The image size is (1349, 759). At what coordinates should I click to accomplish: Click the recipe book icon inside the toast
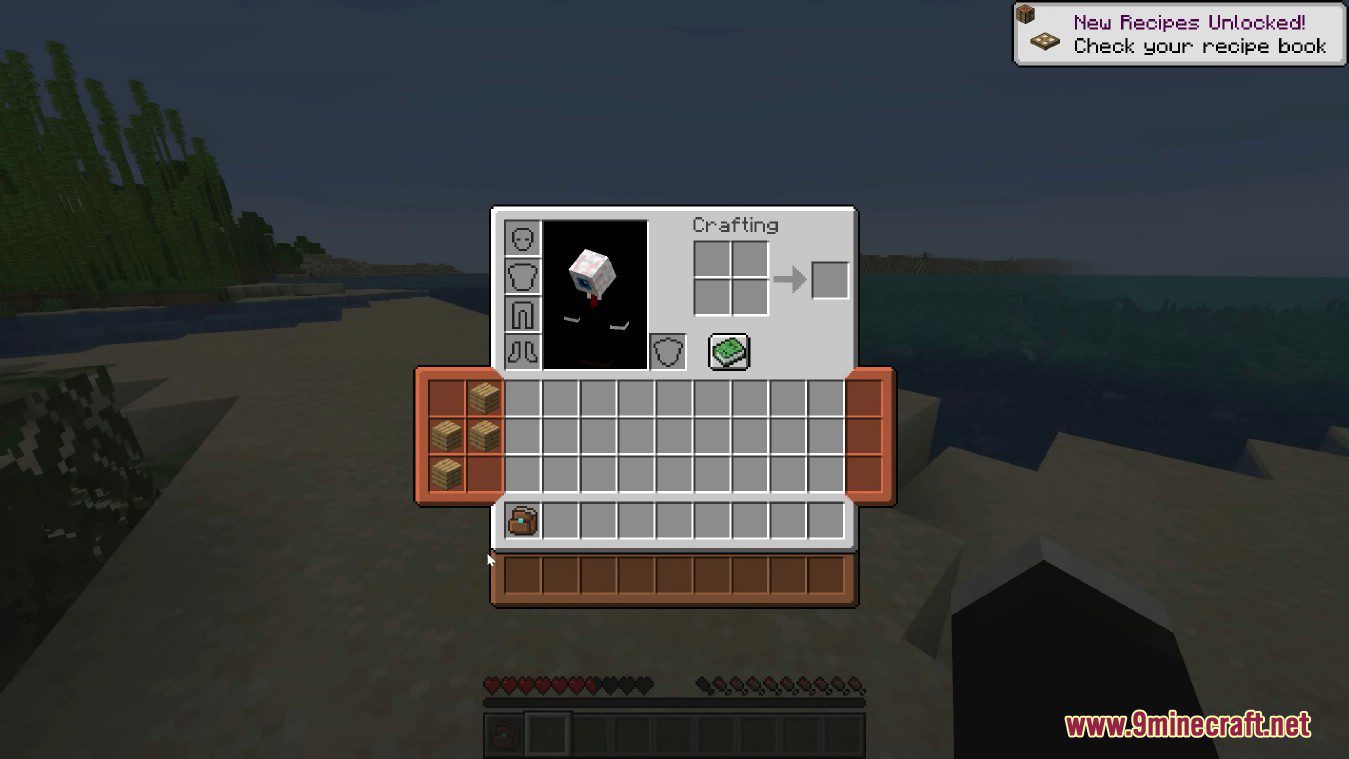[1043, 41]
